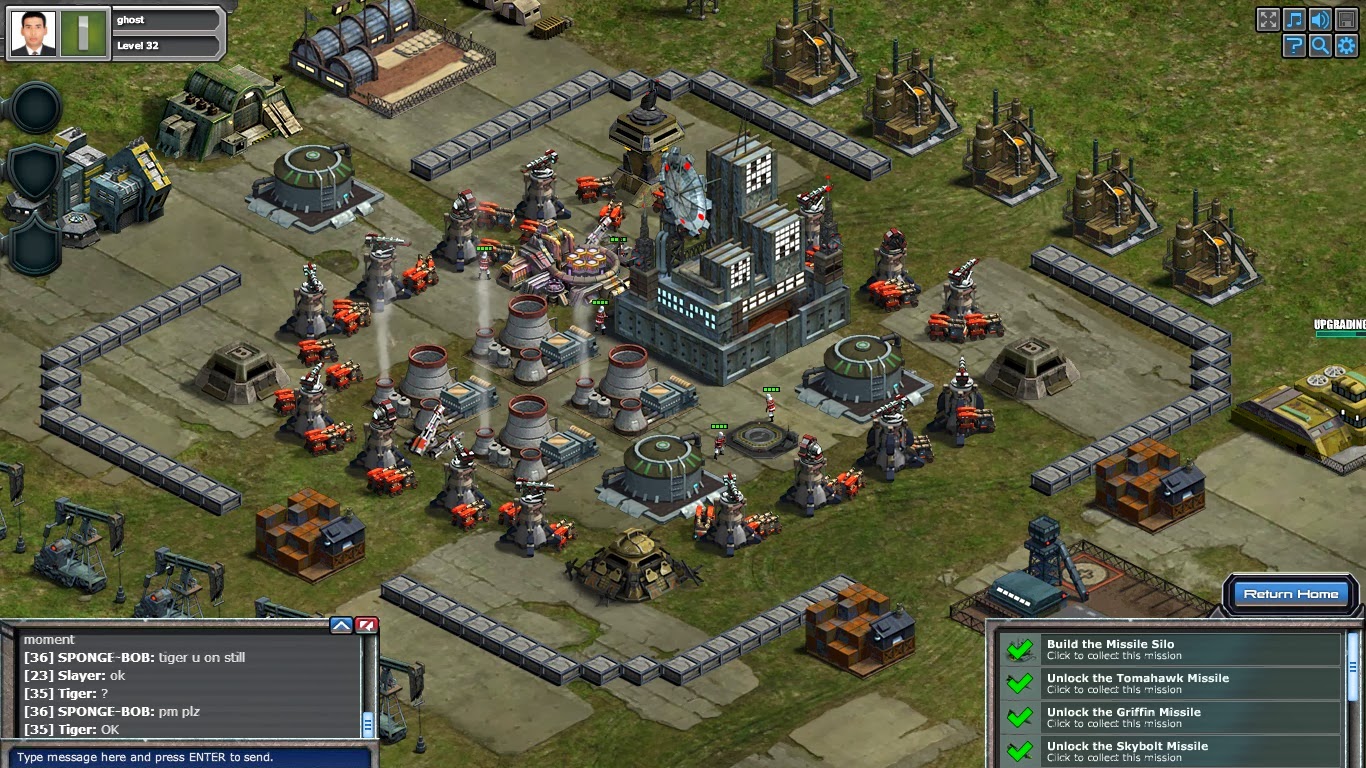Mute background music with the note icon
This screenshot has height=768, width=1366.
(1294, 19)
